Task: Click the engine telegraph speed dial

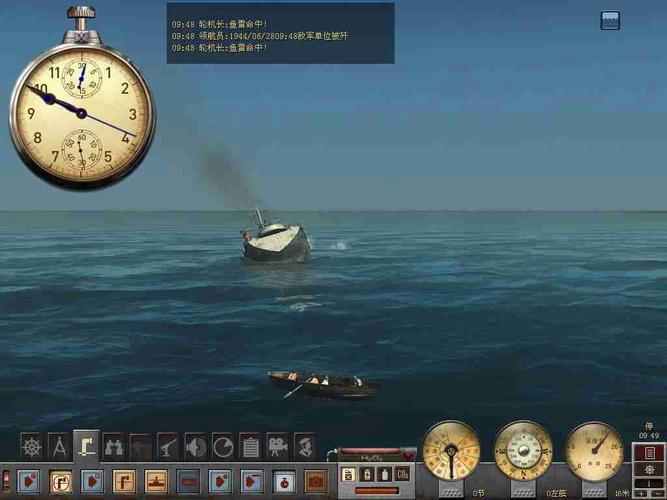Action: (x=451, y=452)
